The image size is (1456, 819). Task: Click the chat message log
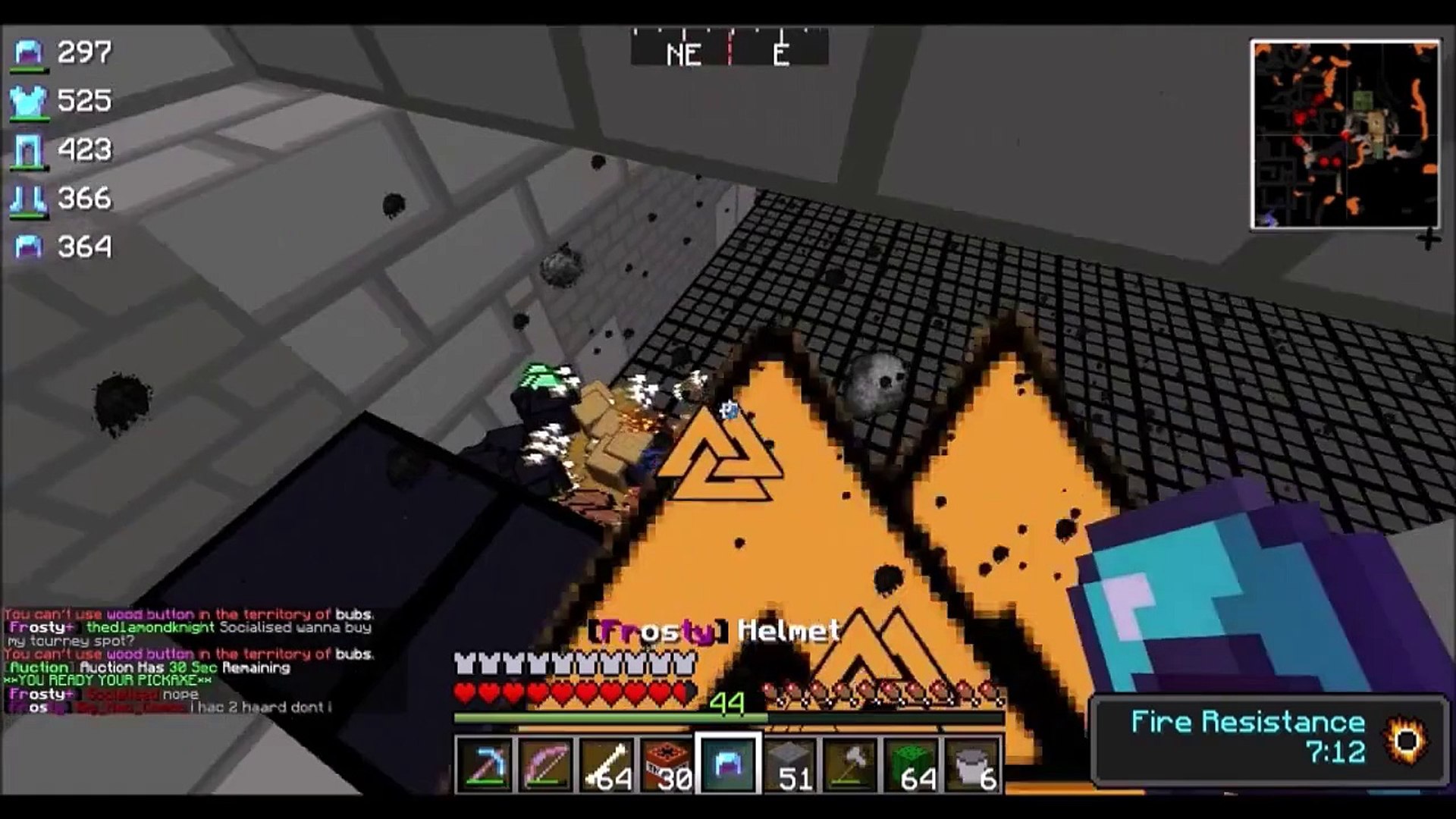(190, 661)
